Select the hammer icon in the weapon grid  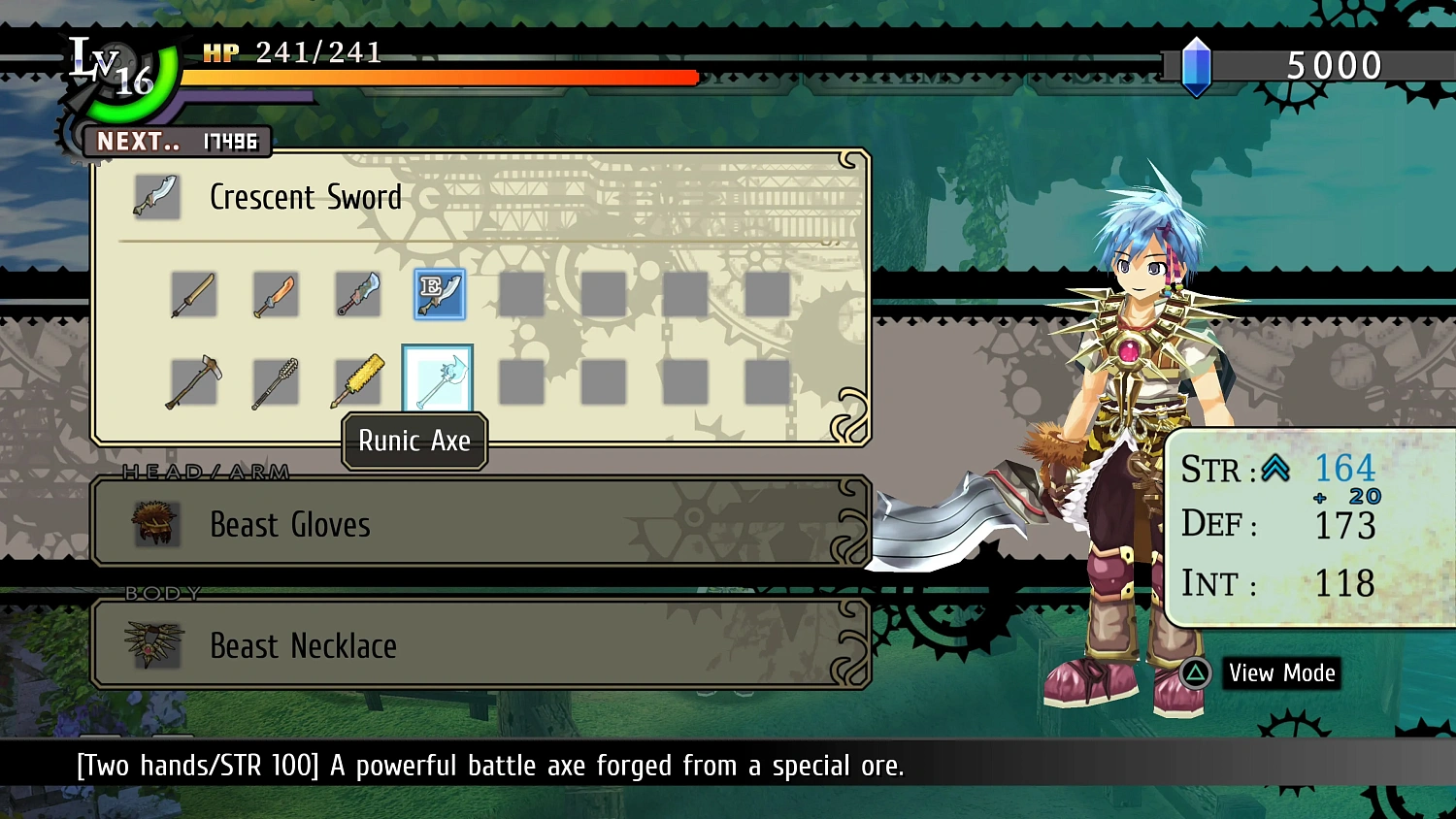click(x=193, y=380)
